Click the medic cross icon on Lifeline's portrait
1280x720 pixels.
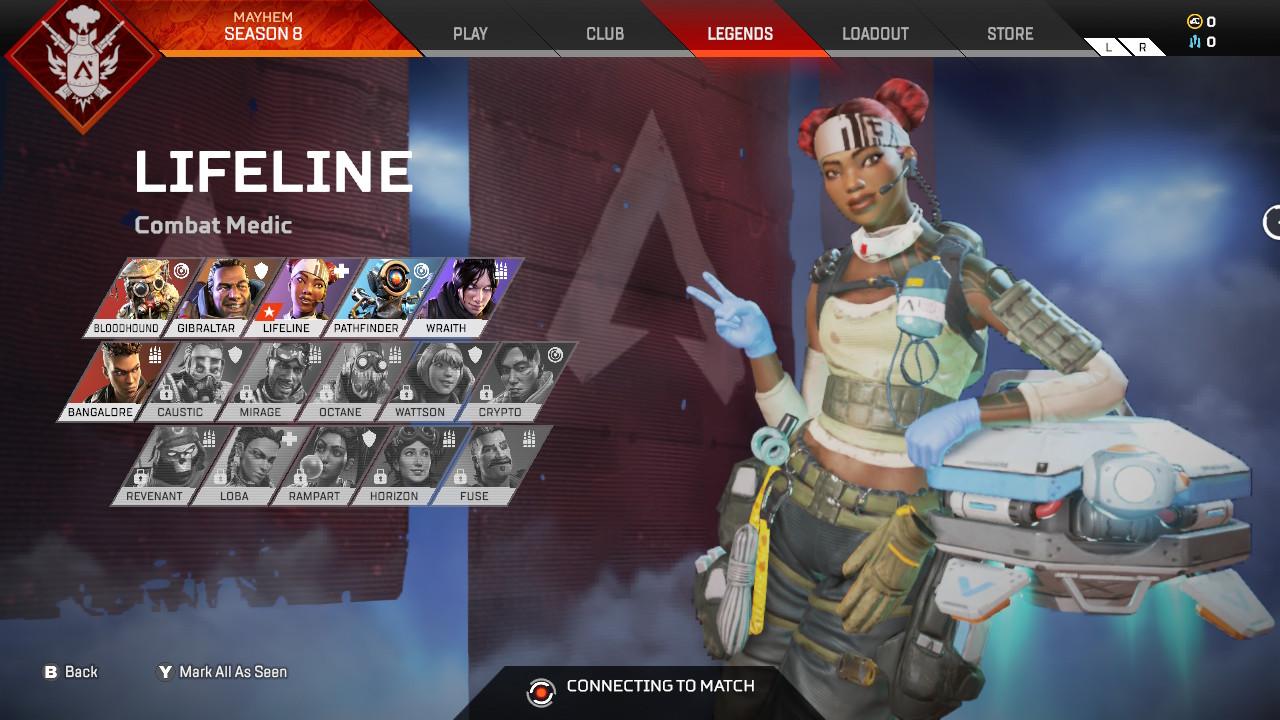click(x=342, y=270)
